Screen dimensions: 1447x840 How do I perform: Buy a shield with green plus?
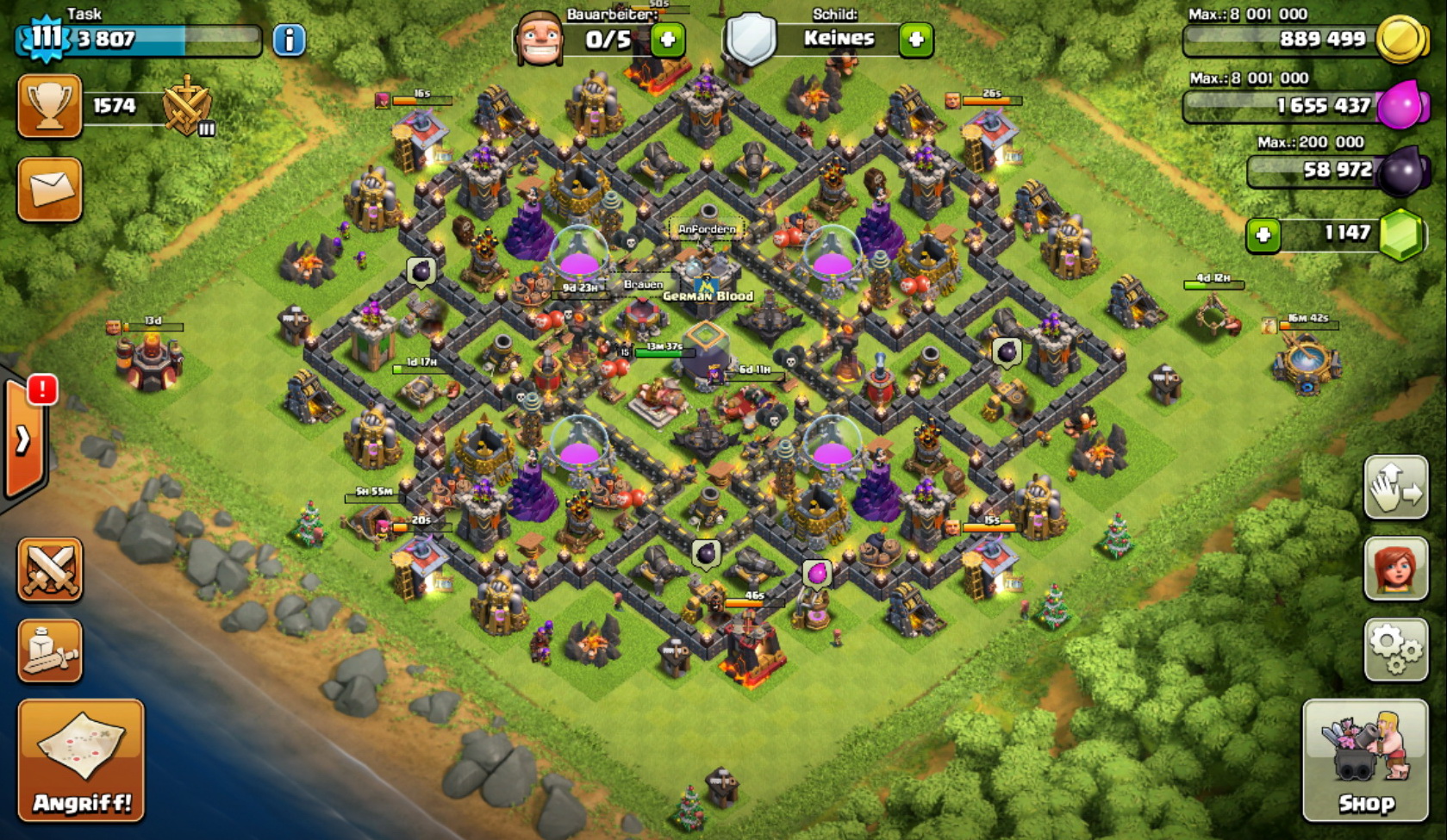[x=915, y=39]
